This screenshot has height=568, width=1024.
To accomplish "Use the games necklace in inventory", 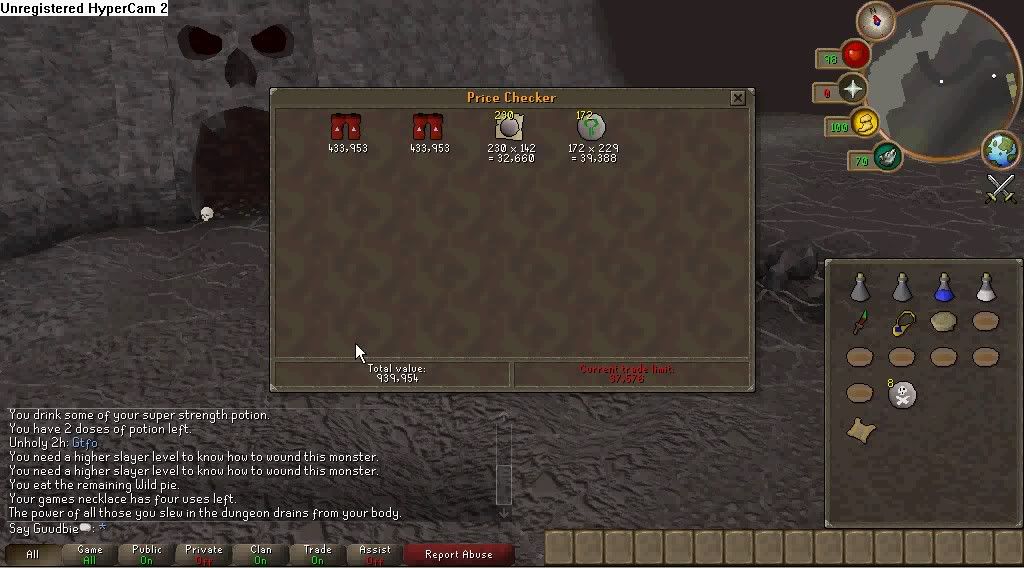I will coord(903,322).
